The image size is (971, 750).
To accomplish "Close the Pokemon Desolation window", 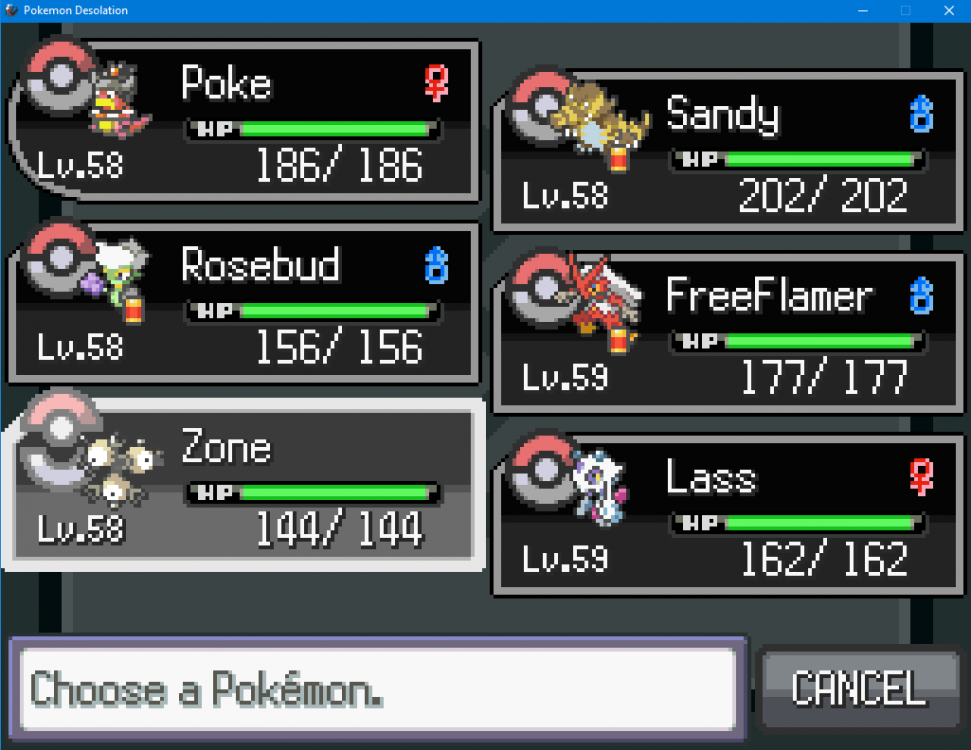I will click(947, 10).
